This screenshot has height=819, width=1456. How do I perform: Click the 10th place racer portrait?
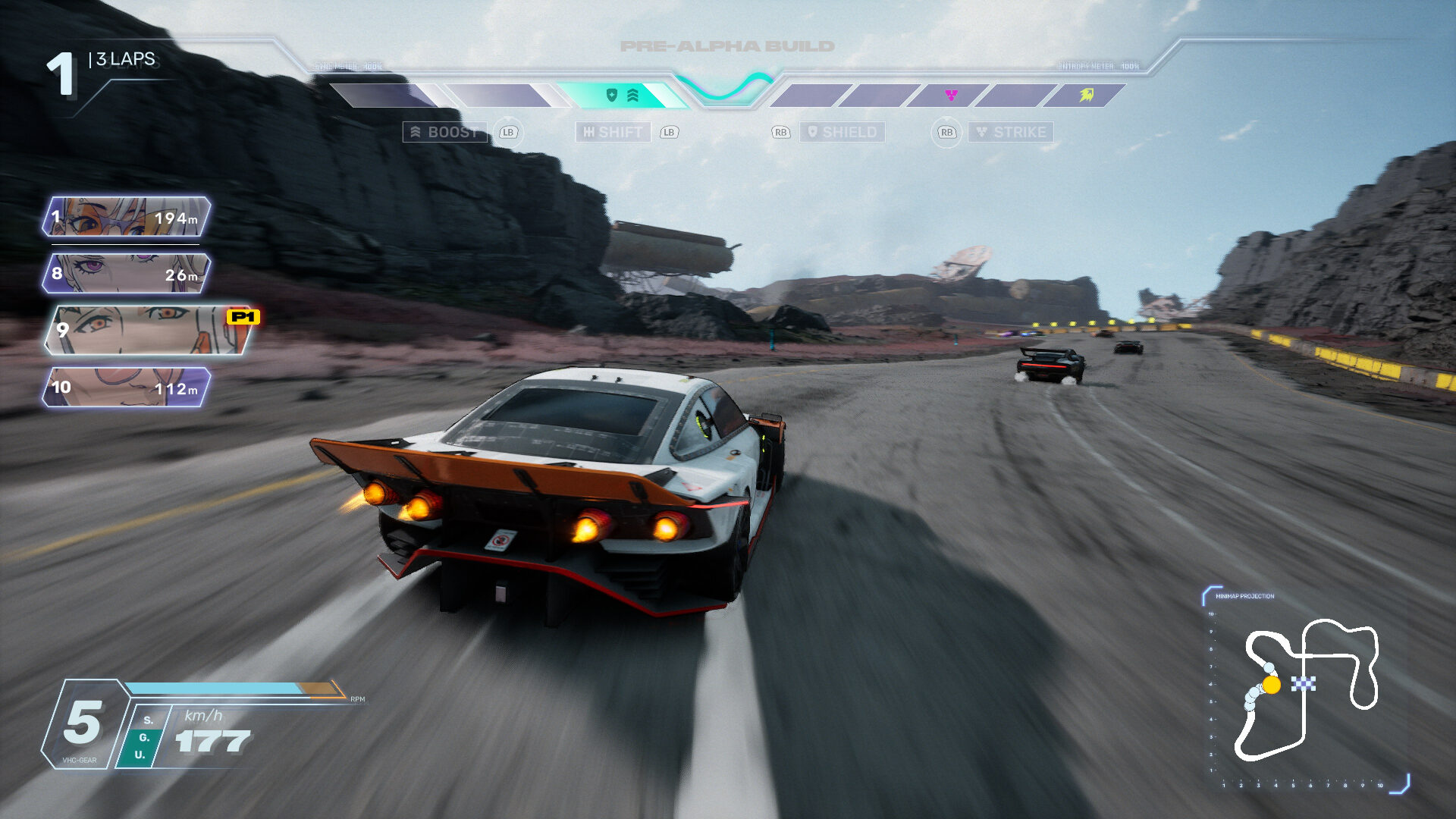(126, 388)
